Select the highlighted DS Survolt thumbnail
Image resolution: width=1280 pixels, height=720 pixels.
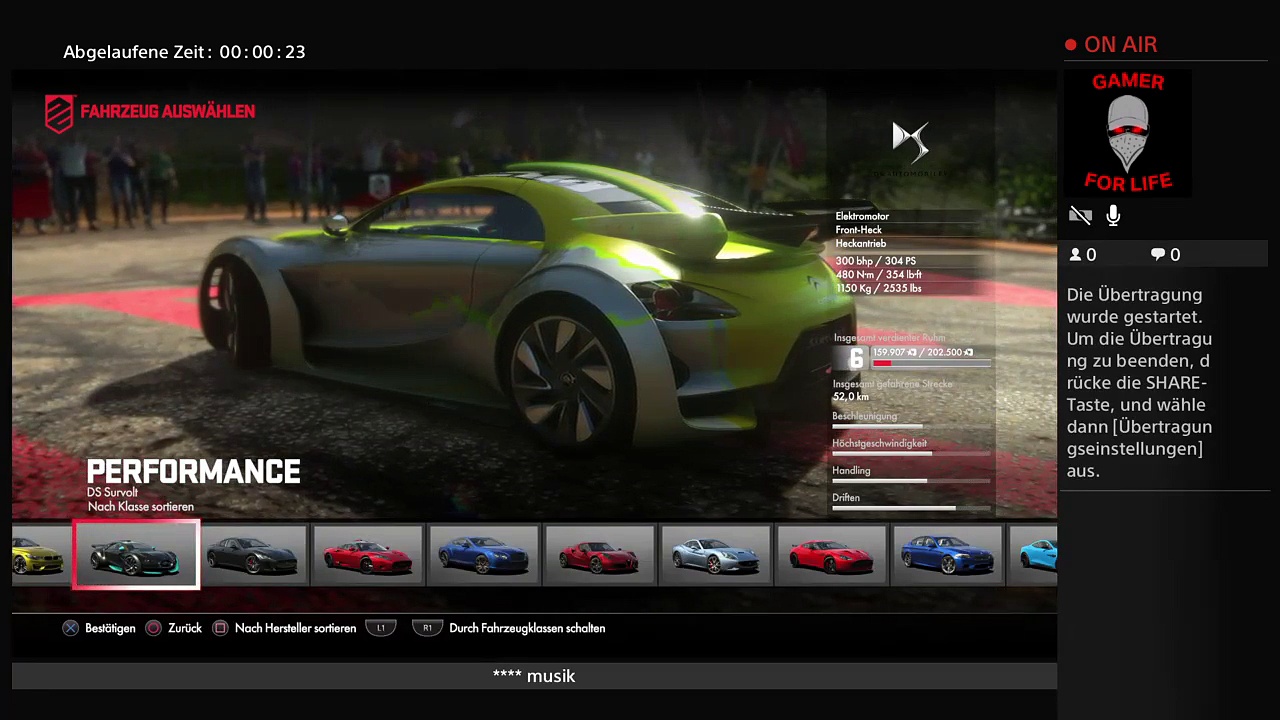point(136,554)
